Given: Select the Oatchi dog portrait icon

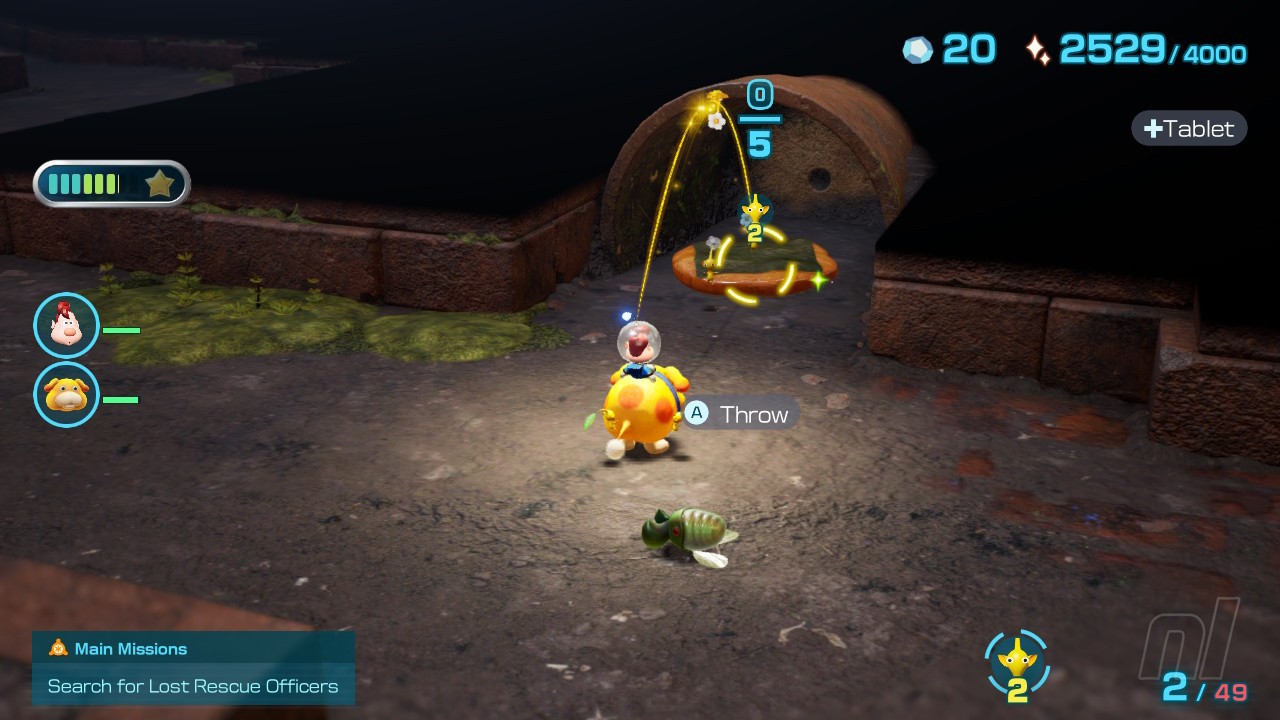Looking at the screenshot, I should coord(66,395).
